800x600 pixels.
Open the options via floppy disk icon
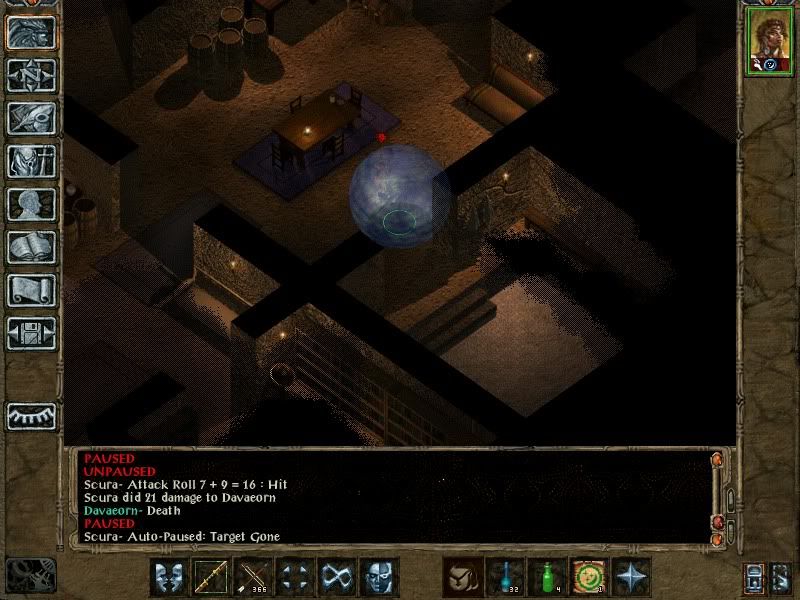tap(31, 333)
